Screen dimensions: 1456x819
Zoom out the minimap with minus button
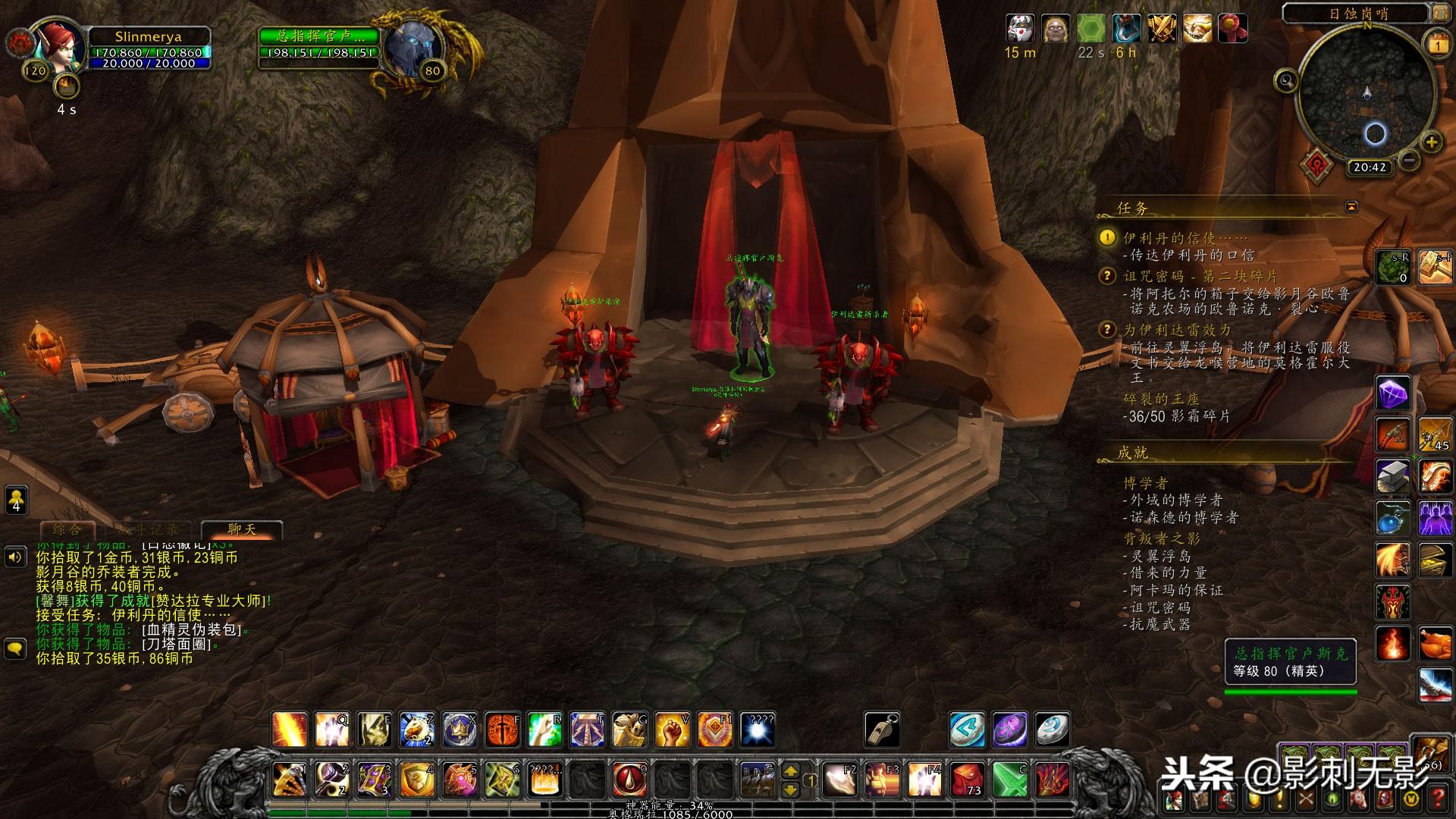[x=1410, y=160]
